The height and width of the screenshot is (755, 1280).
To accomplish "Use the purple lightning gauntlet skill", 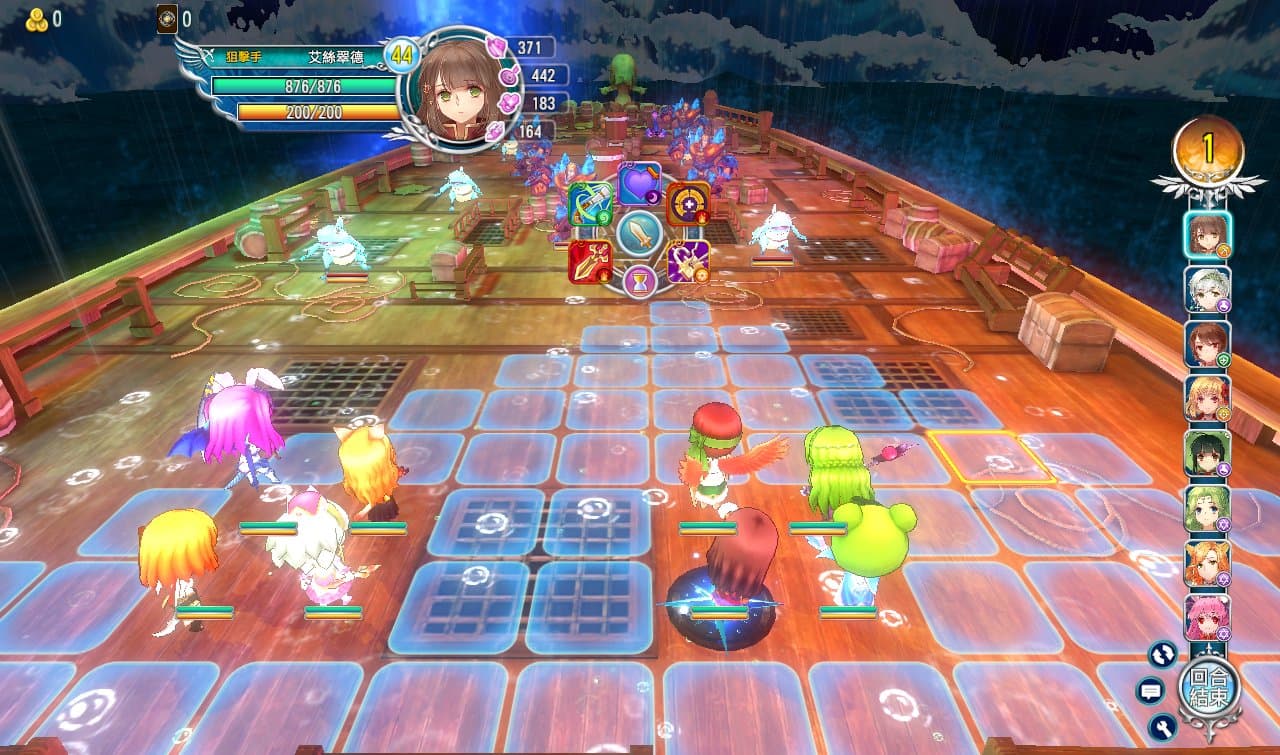I will pos(688,262).
